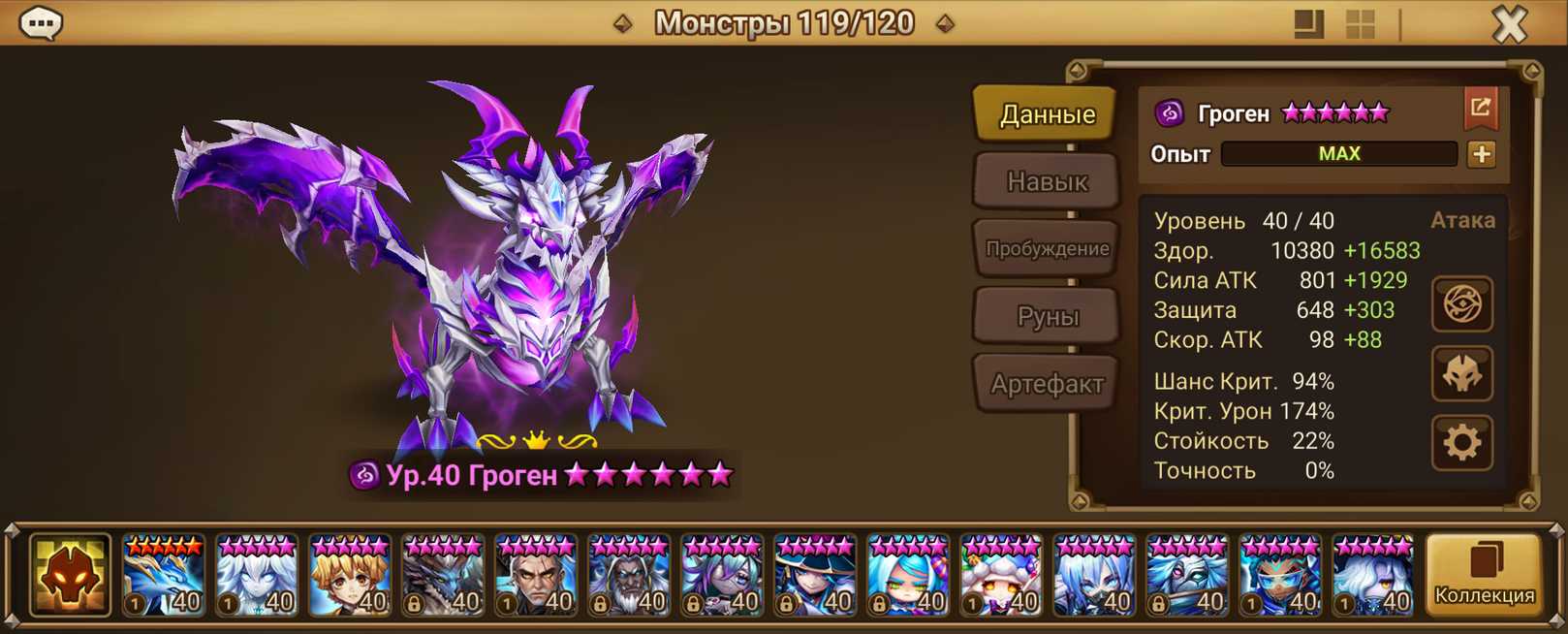This screenshot has width=1568, height=634.
Task: Open the chat bubble icon
Action: 41,23
